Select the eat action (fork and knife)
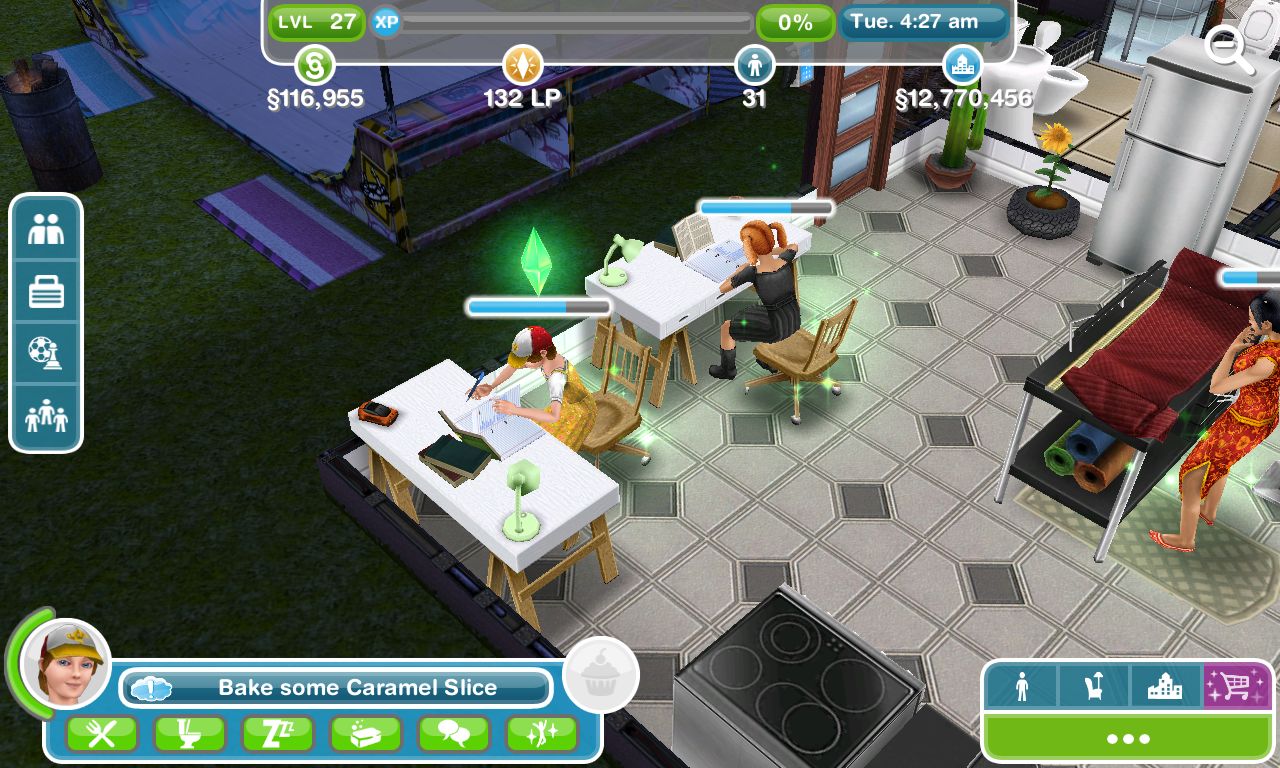Viewport: 1280px width, 768px height. pos(100,733)
